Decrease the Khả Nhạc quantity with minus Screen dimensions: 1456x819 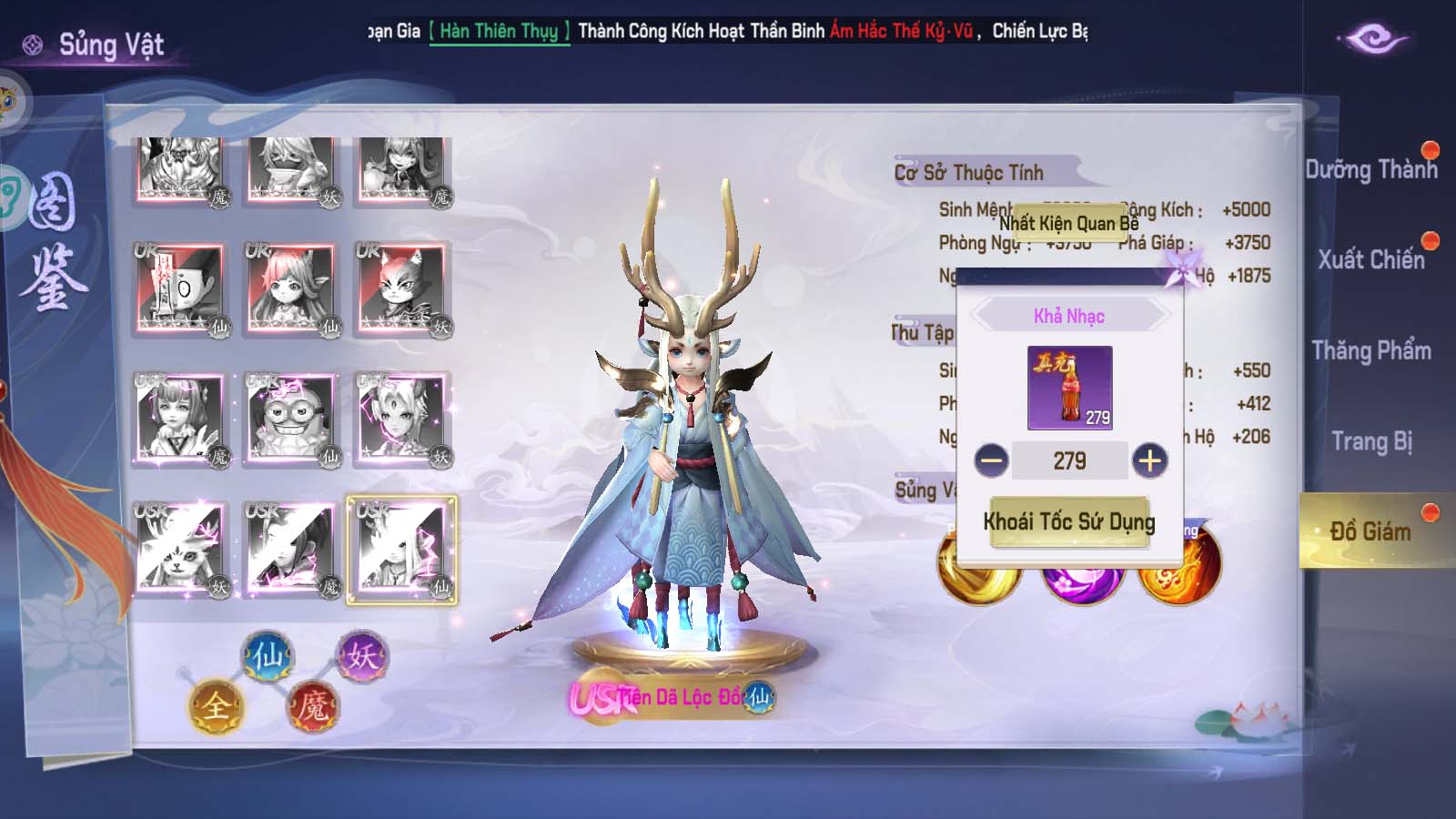click(x=991, y=460)
